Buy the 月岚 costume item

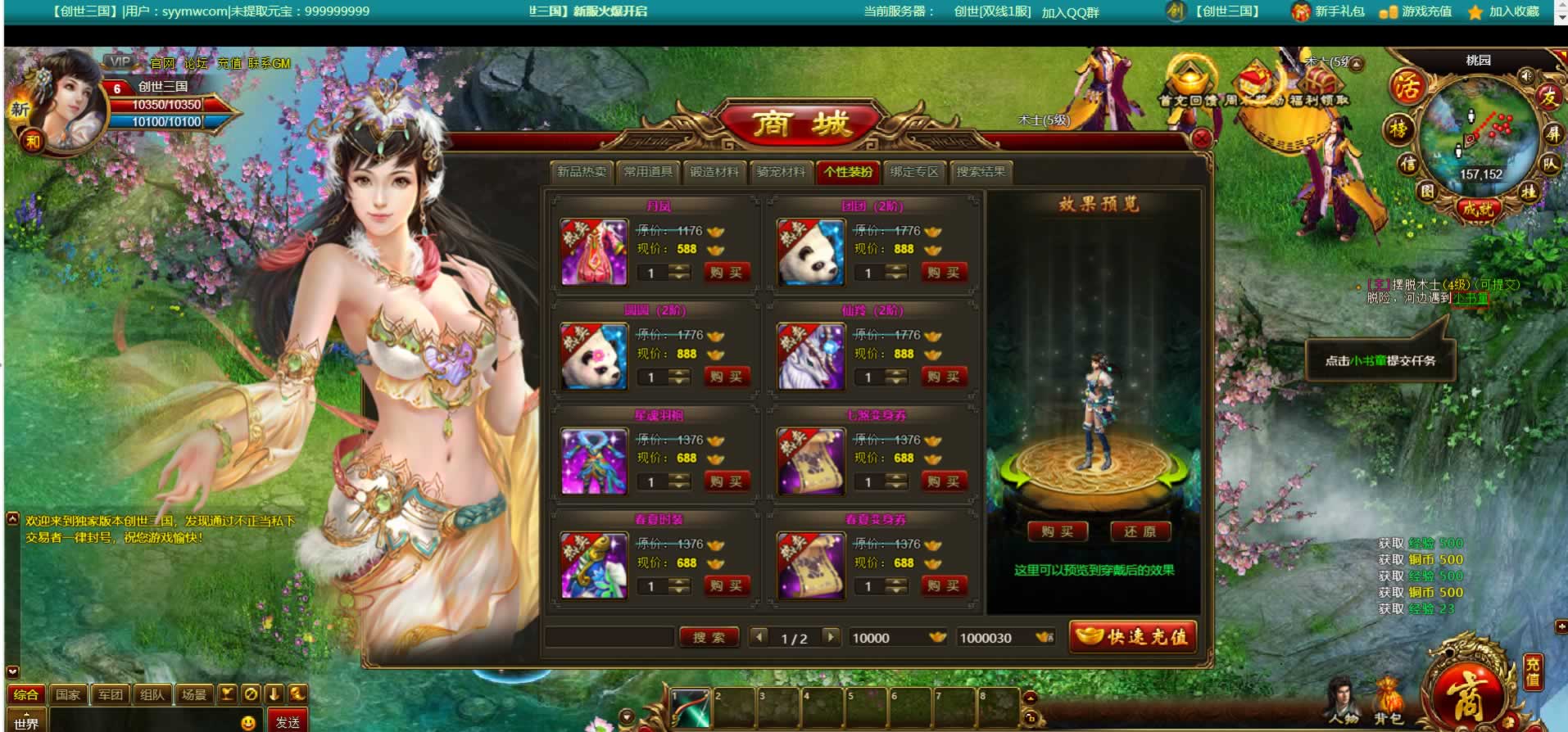click(726, 273)
